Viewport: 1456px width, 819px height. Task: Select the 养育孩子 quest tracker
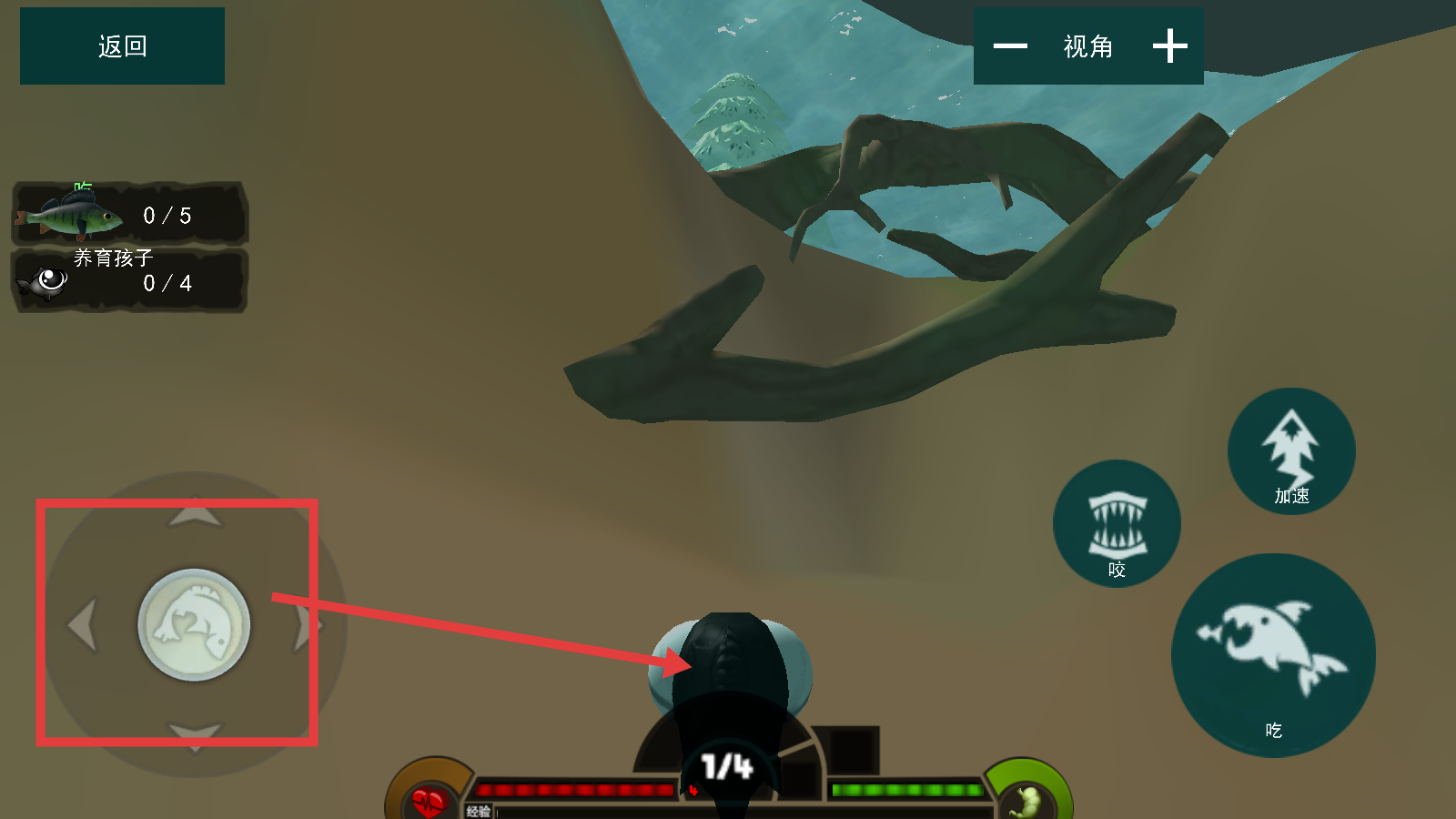pyautogui.click(x=129, y=280)
